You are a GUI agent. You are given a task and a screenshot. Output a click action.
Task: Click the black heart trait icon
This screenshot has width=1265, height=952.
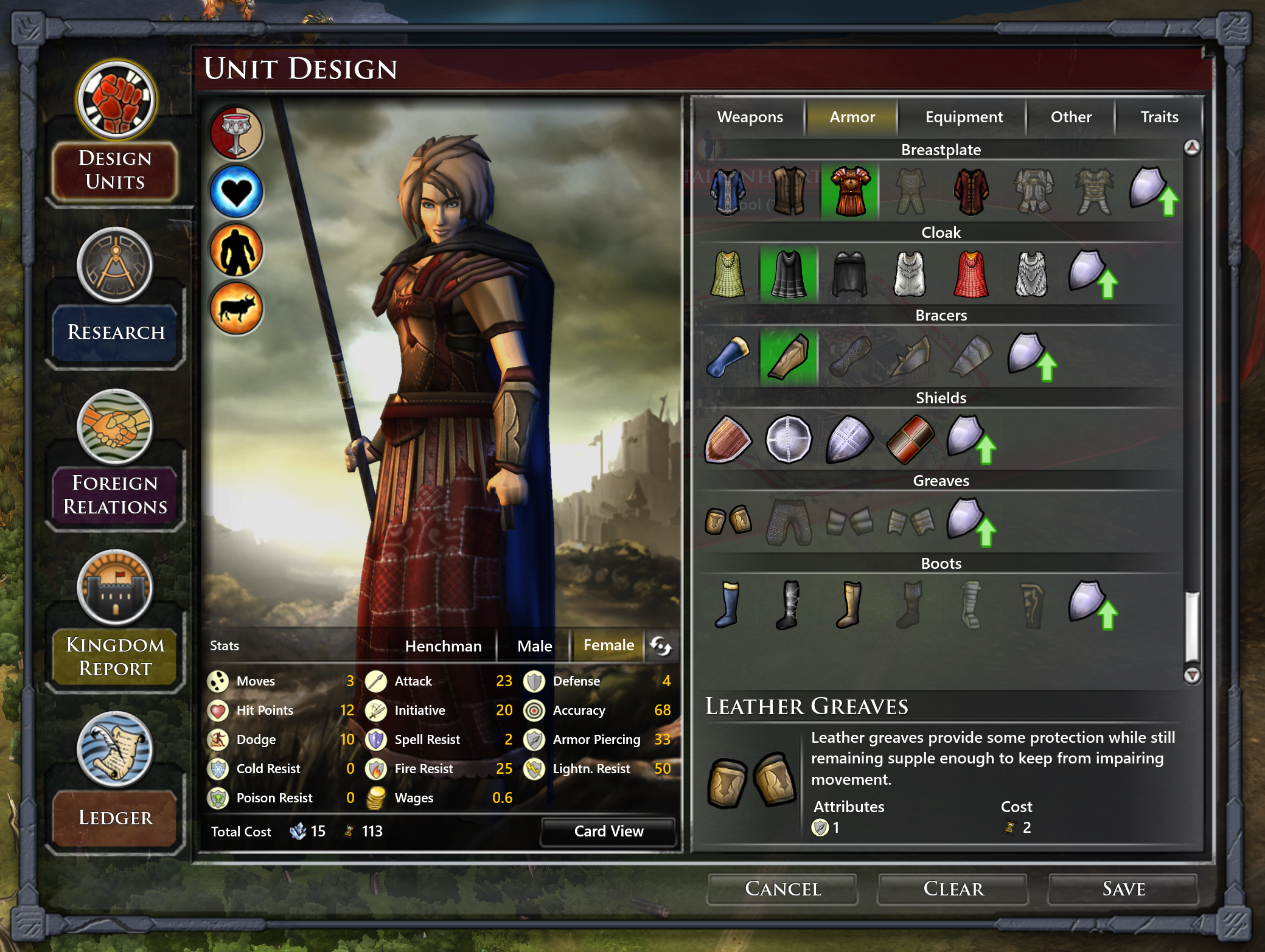pos(236,192)
